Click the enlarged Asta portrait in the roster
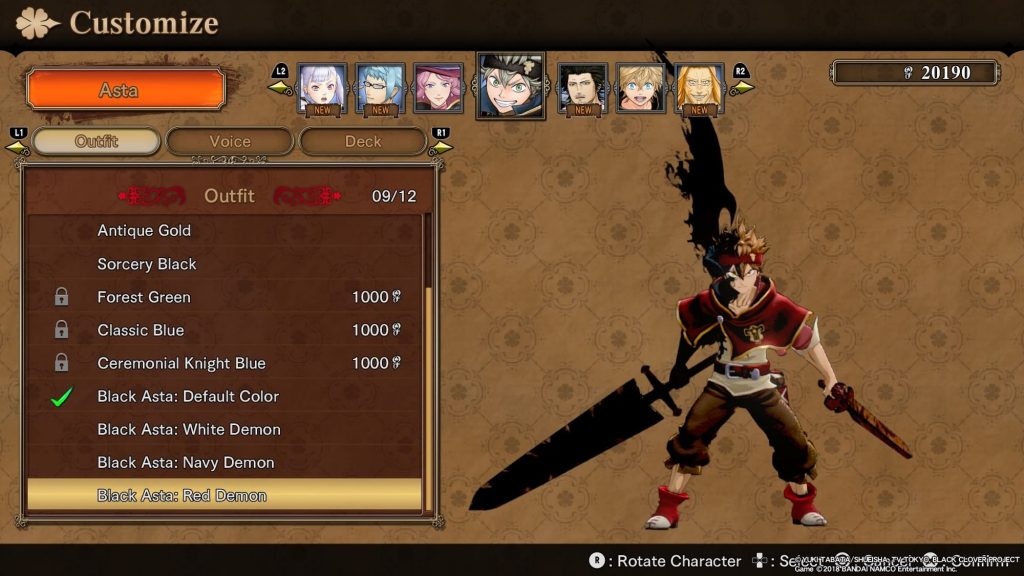 point(510,85)
